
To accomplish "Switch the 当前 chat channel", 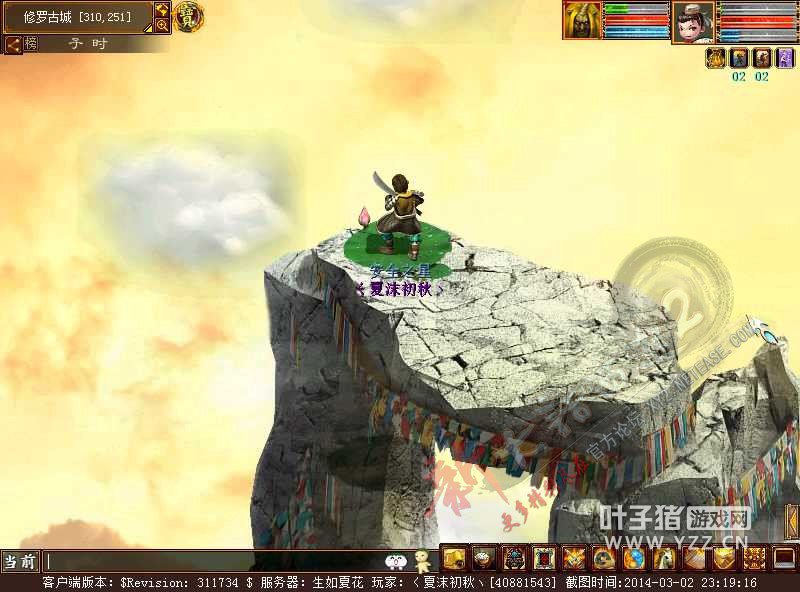I will pos(21,561).
